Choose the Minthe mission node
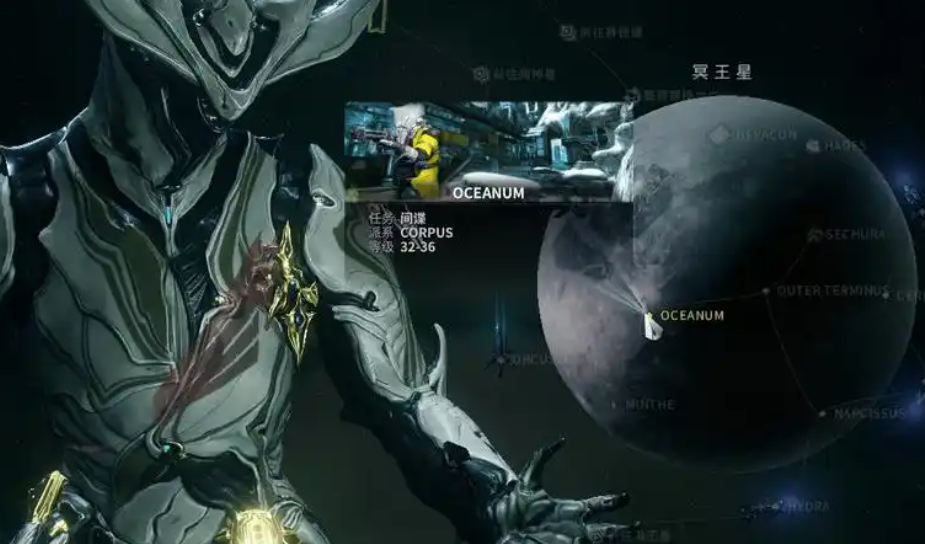The width and height of the screenshot is (925, 544). (x=613, y=405)
